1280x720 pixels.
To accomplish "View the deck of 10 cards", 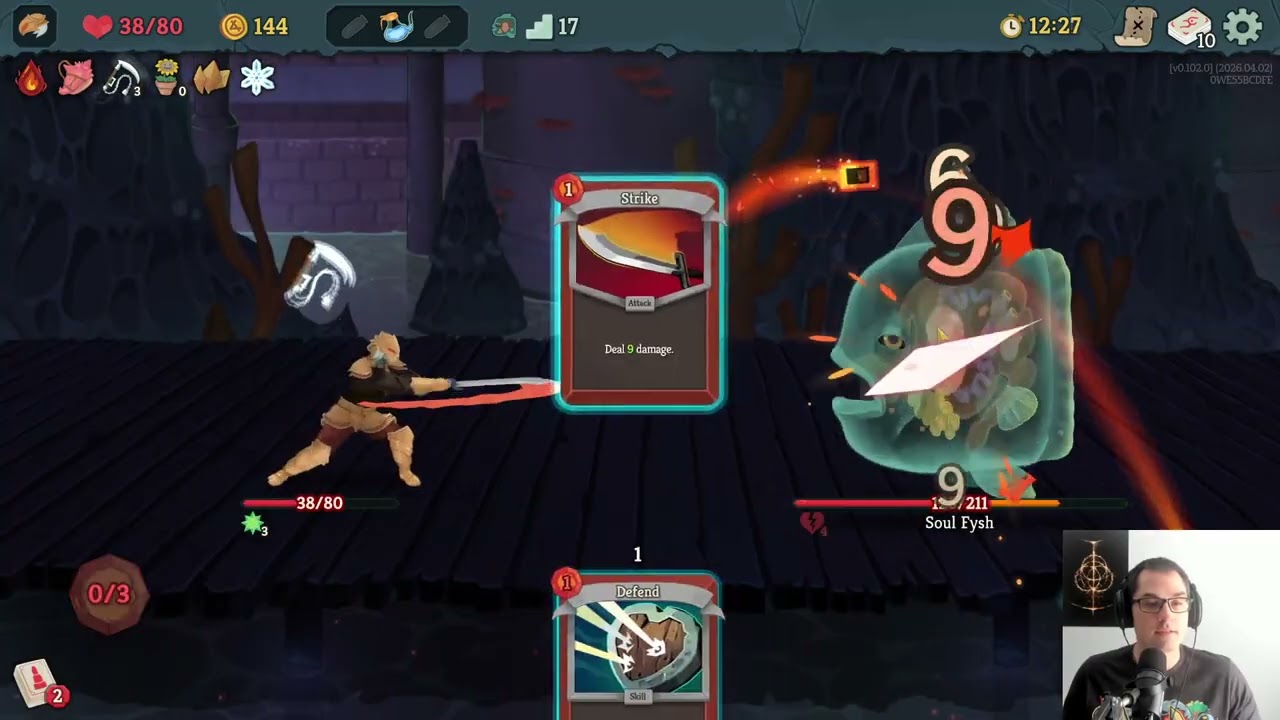I will [x=1190, y=27].
